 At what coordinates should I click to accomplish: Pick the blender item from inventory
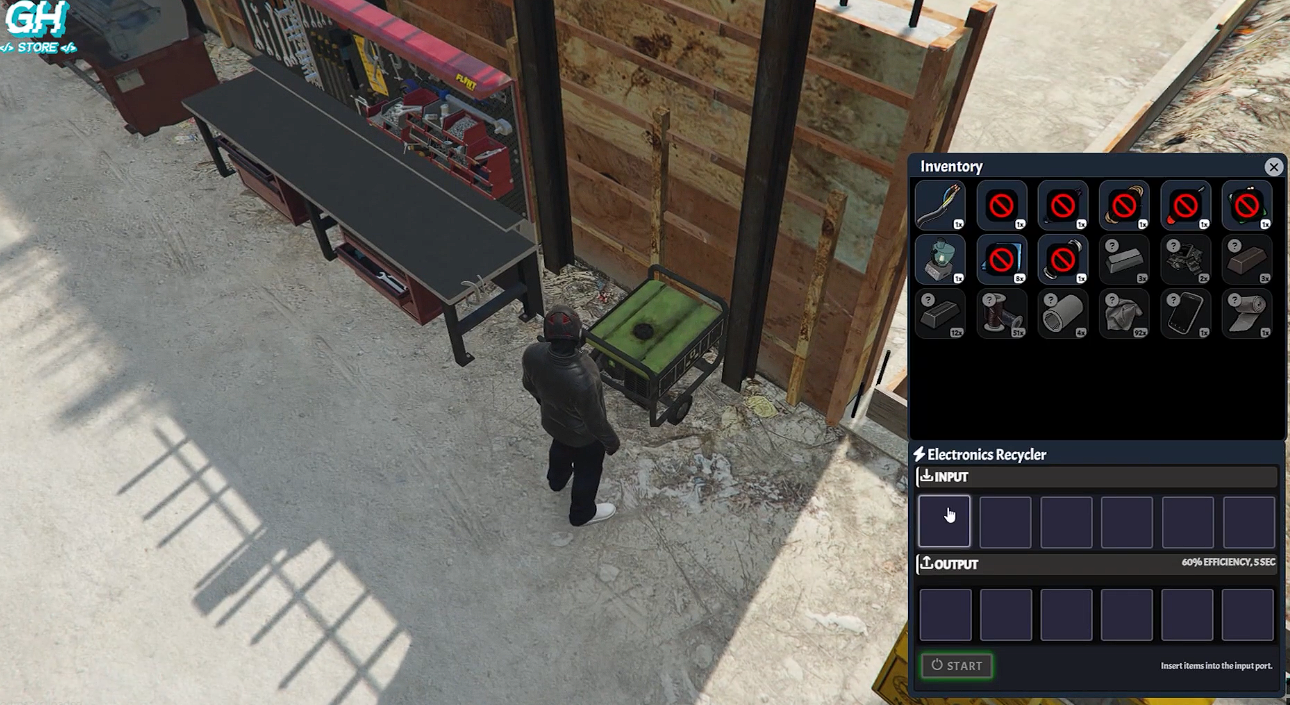pos(940,260)
